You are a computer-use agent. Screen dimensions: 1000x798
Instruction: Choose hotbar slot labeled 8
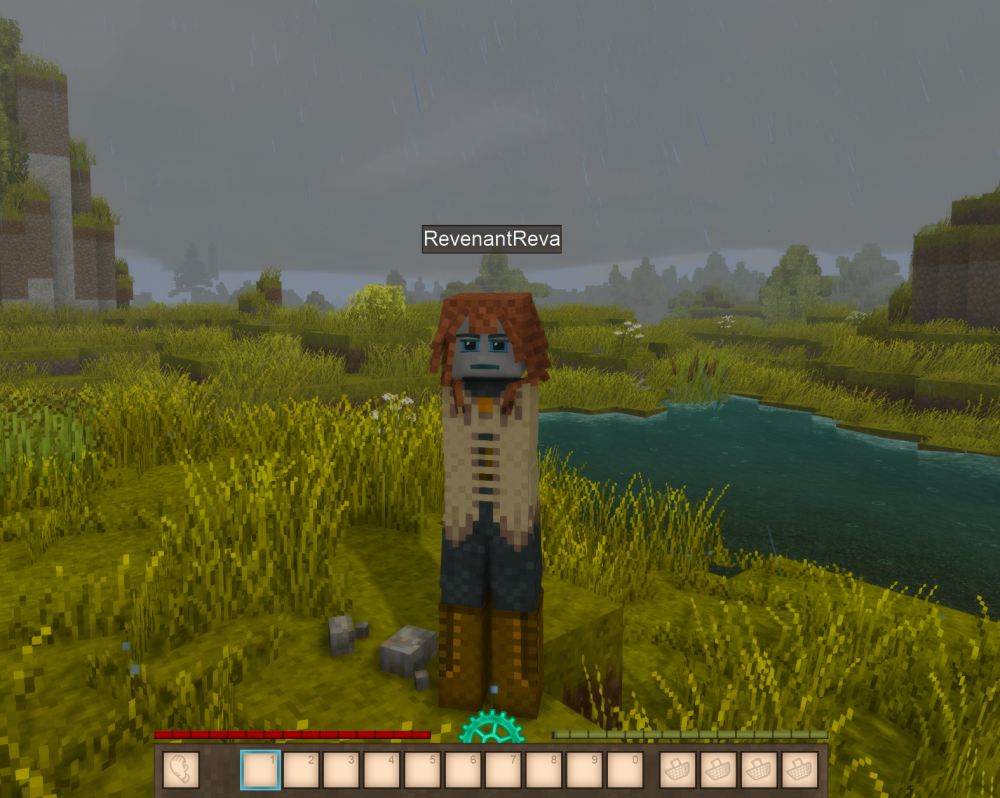(544, 770)
